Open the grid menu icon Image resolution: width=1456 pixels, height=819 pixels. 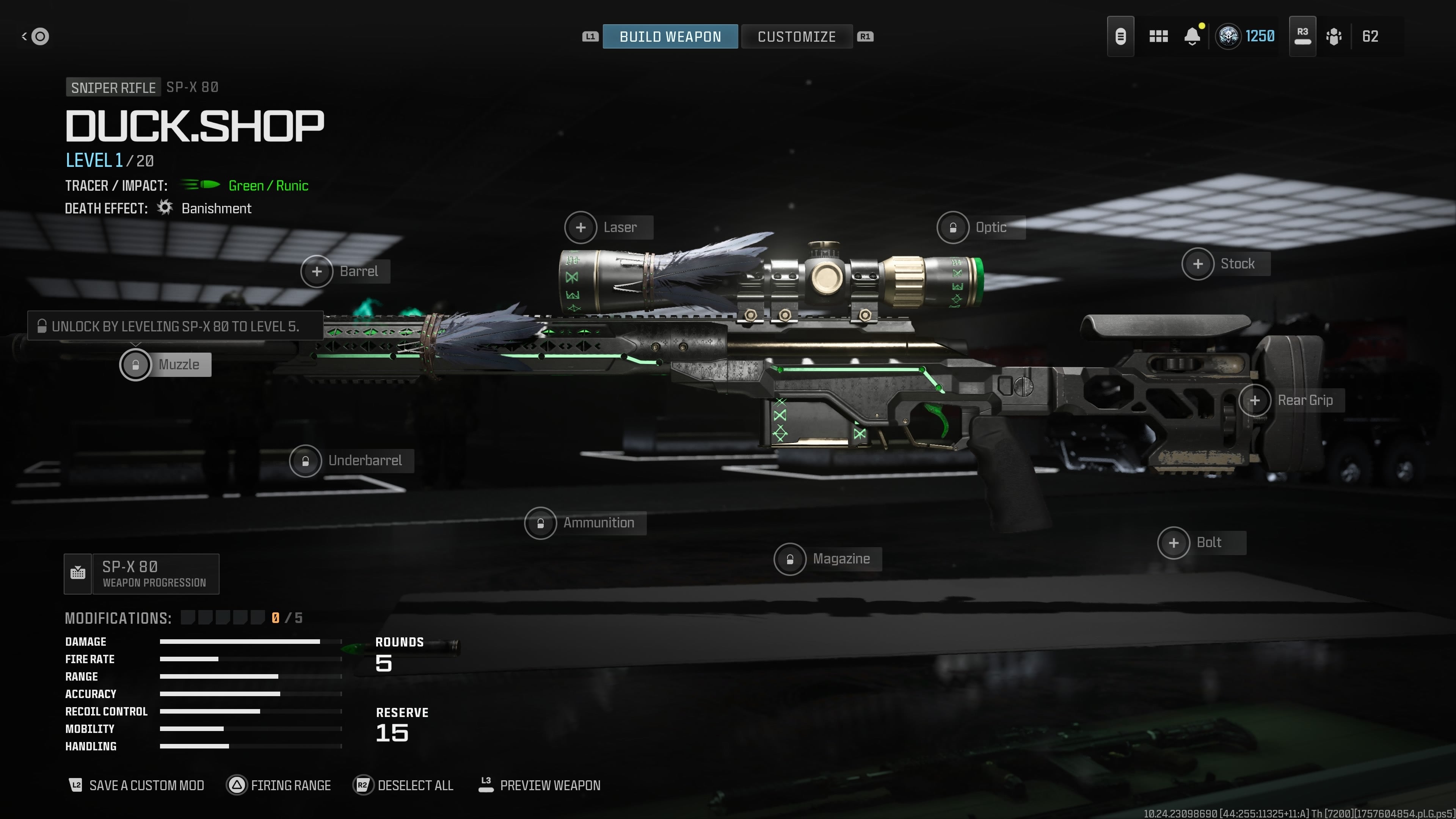pos(1158,37)
